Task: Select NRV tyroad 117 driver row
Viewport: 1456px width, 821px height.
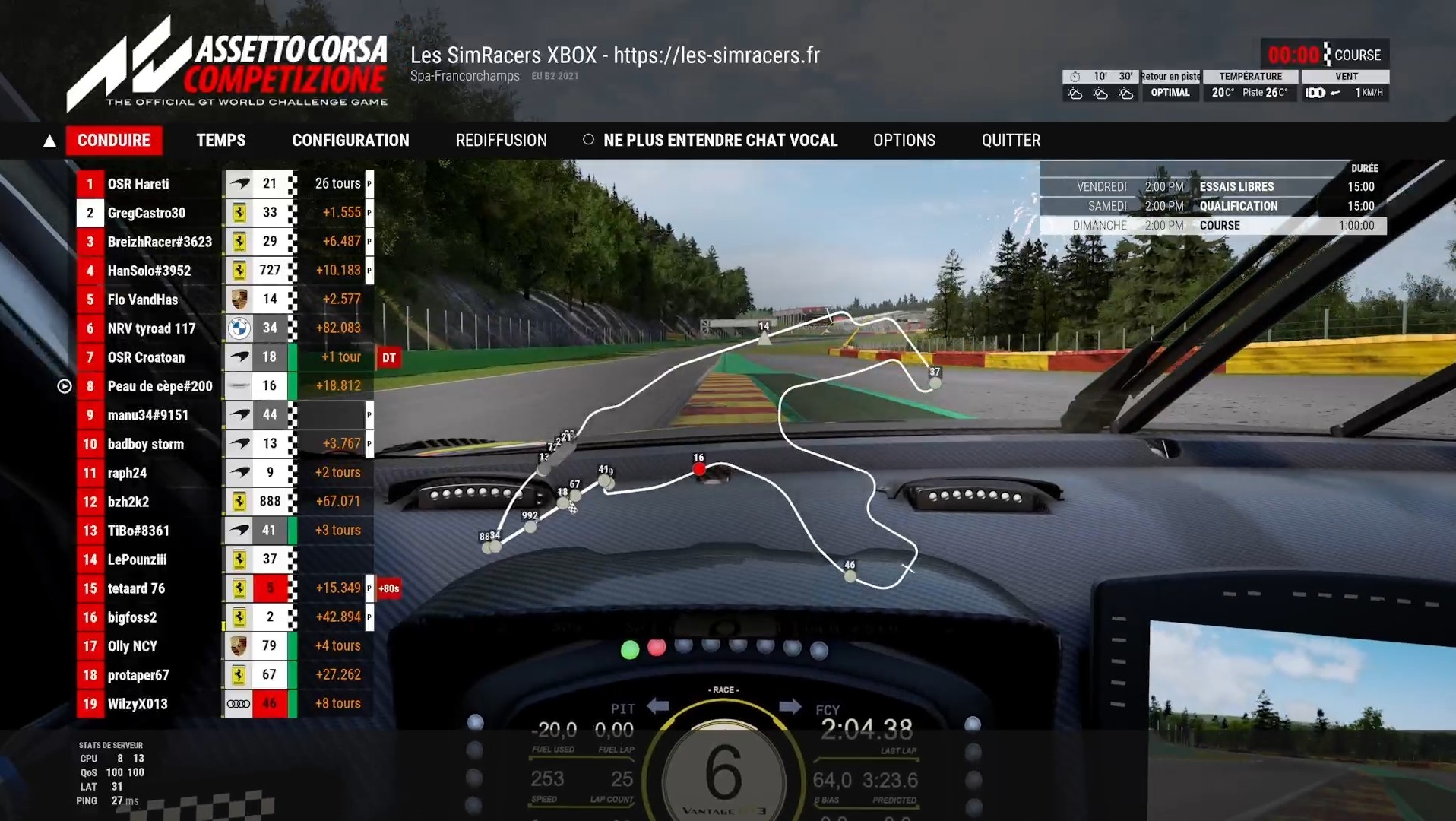Action: click(151, 328)
